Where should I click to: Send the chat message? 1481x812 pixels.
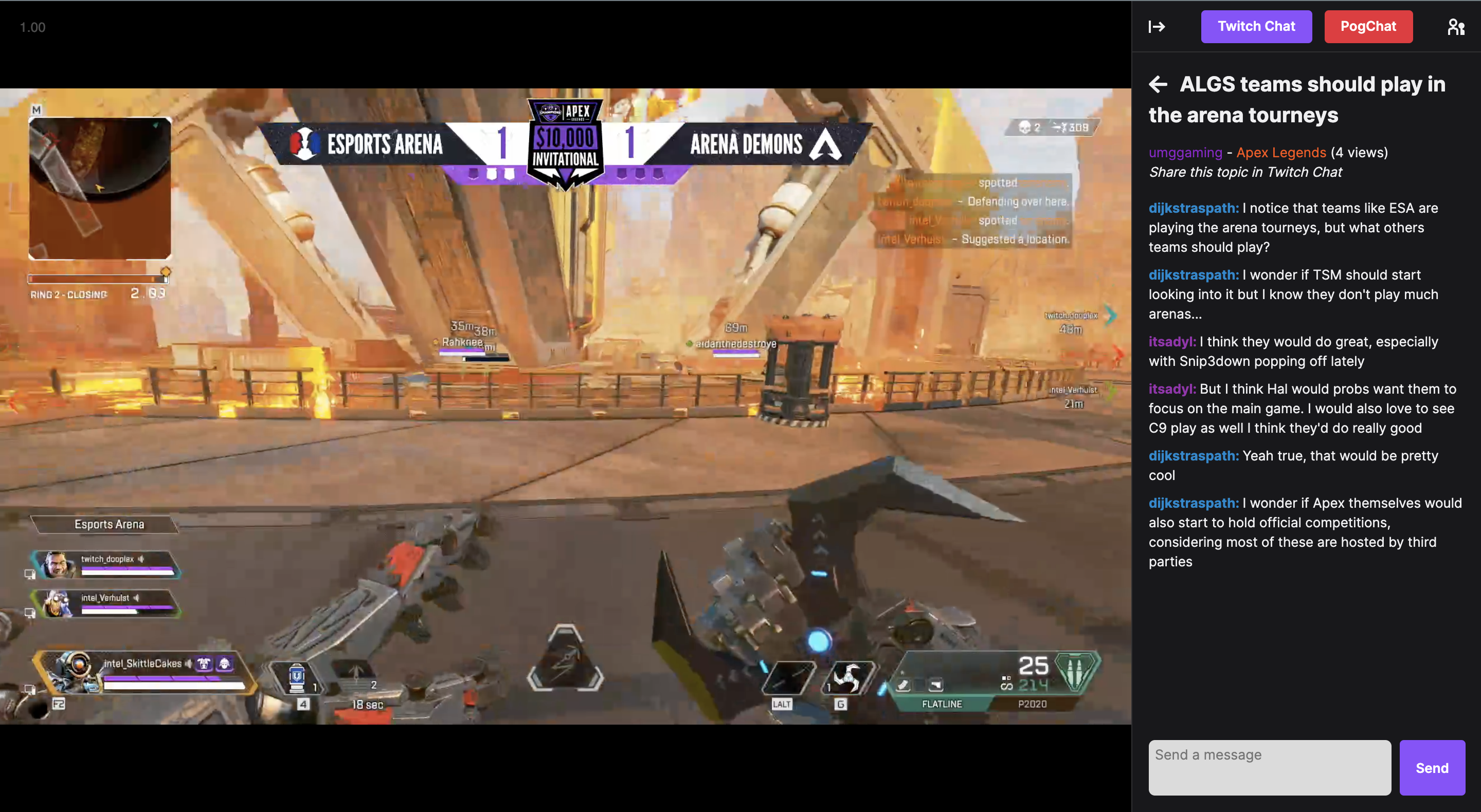point(1431,767)
